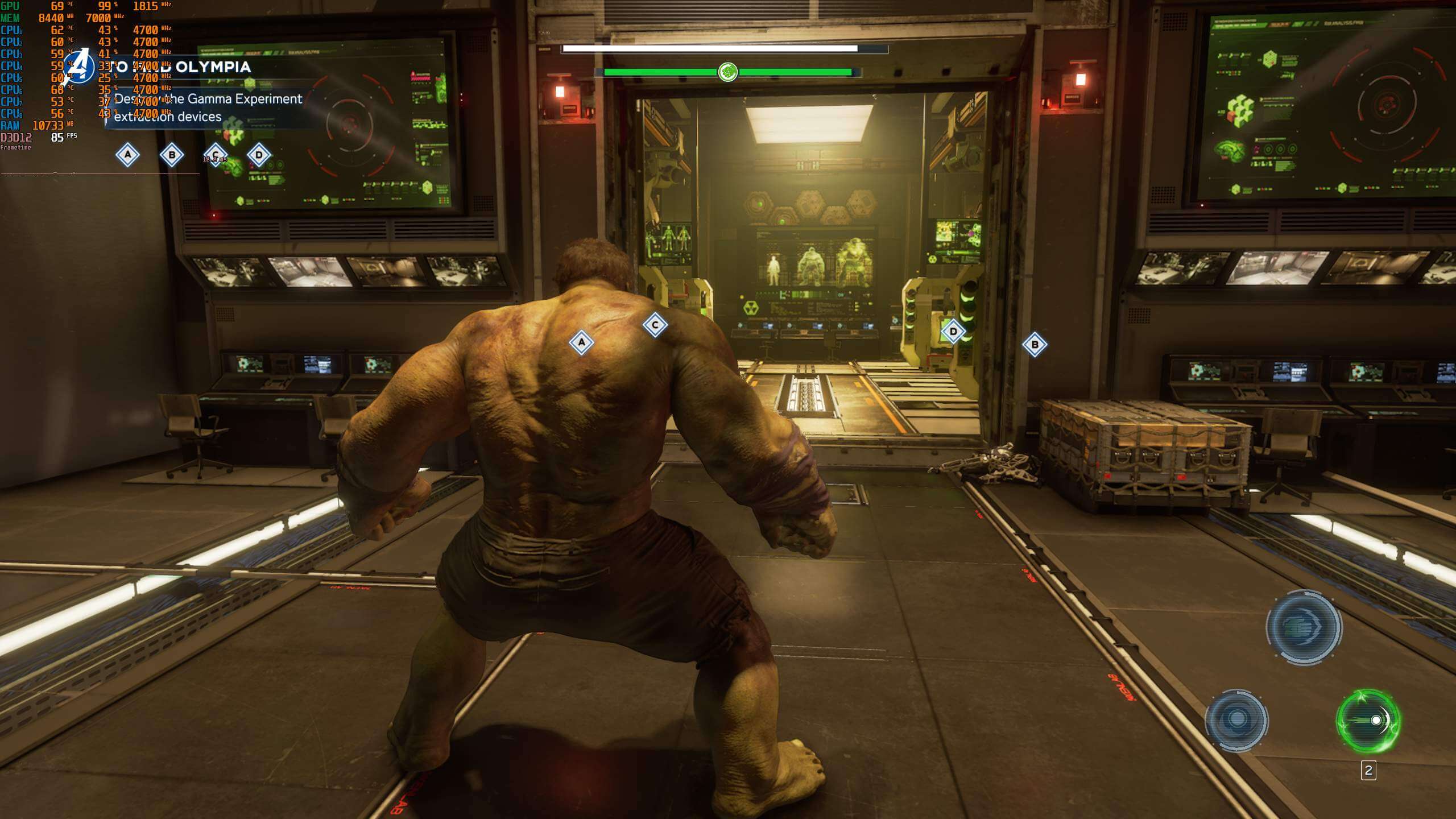Select waypoint marker D near the green machine

[x=953, y=332]
